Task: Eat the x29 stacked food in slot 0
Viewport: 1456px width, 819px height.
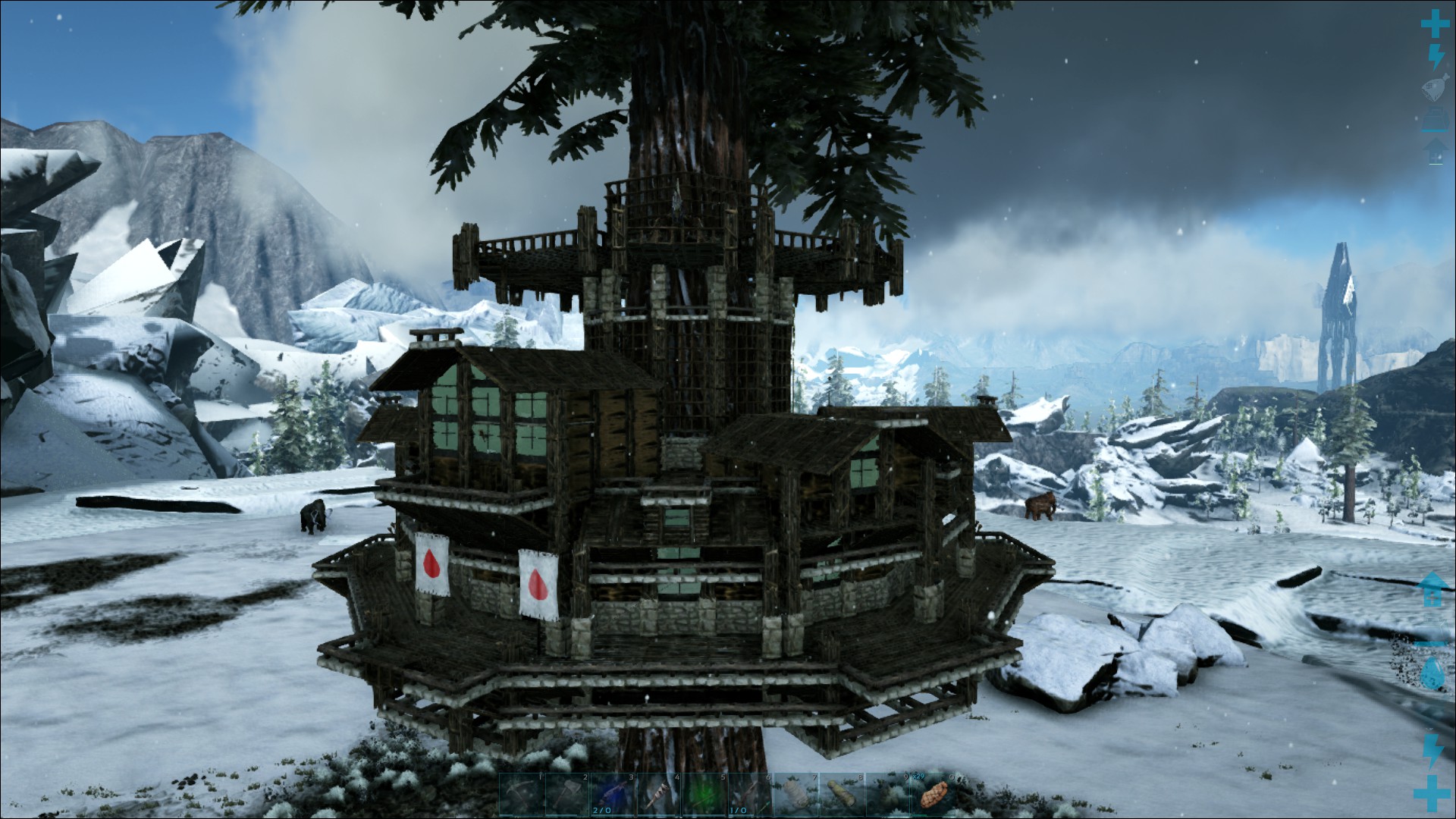Action: click(932, 794)
